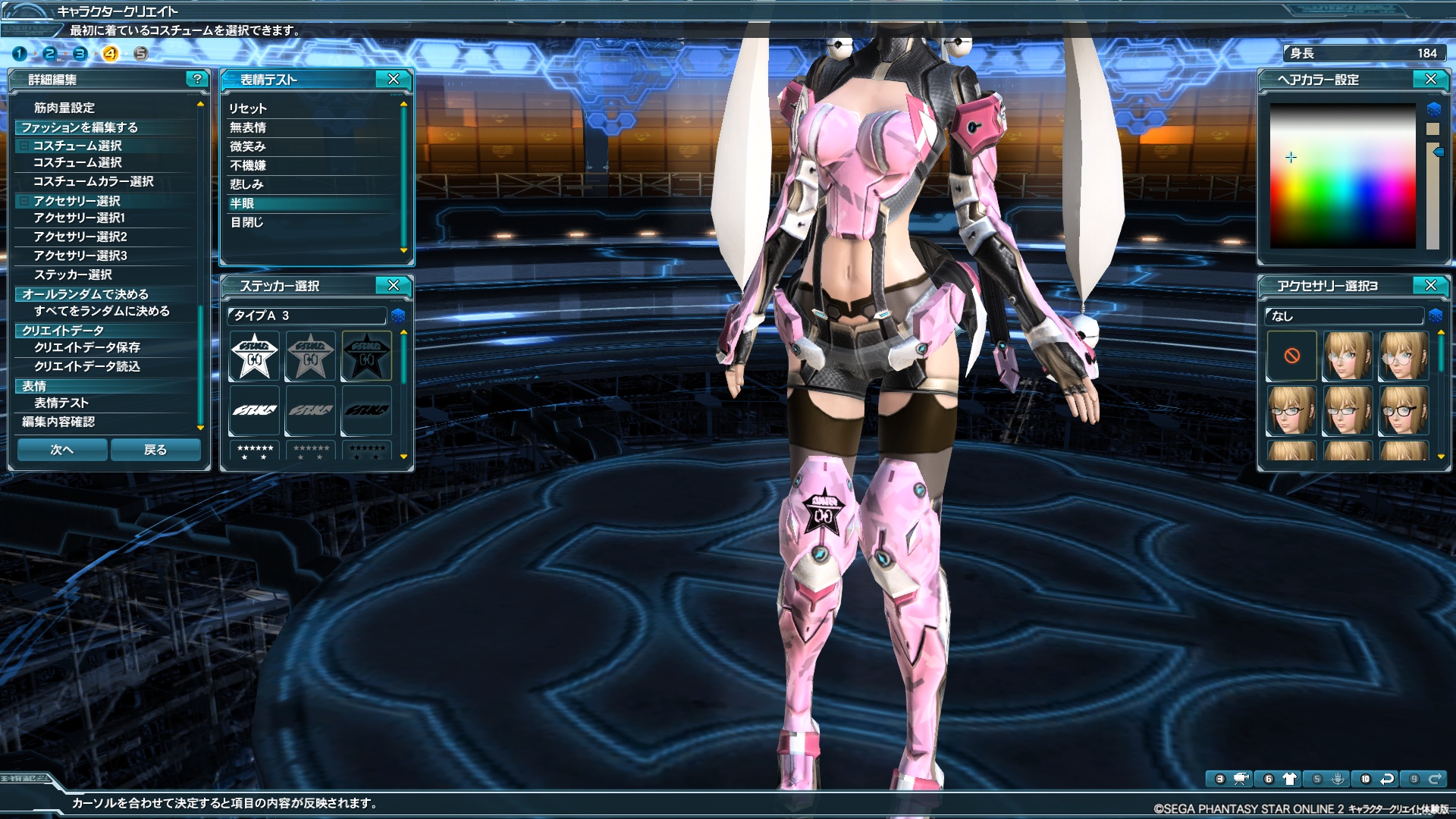Reset expression with リセット

248,108
